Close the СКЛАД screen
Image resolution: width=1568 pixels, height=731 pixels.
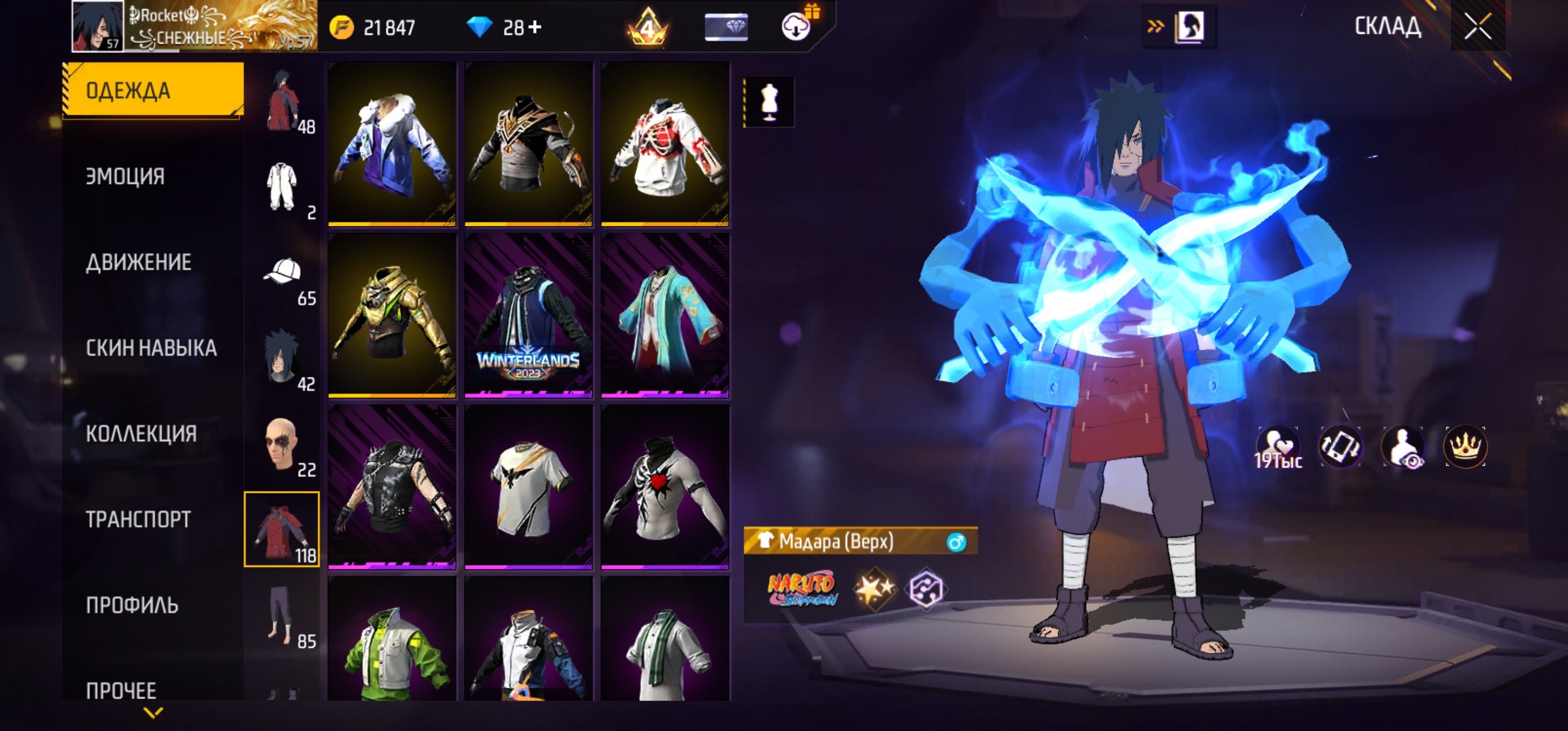pos(1477,26)
